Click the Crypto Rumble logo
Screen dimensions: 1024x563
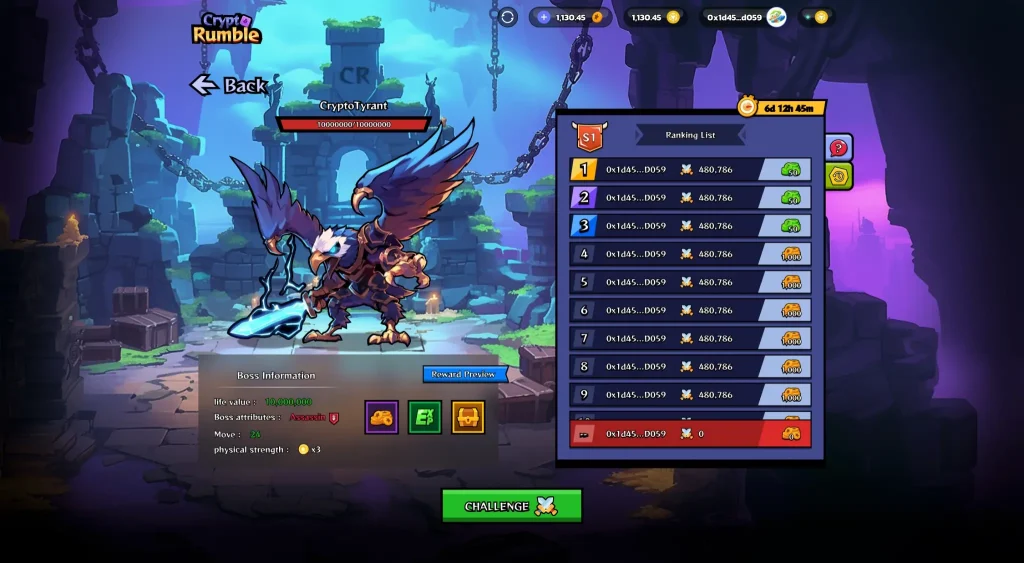click(x=225, y=28)
